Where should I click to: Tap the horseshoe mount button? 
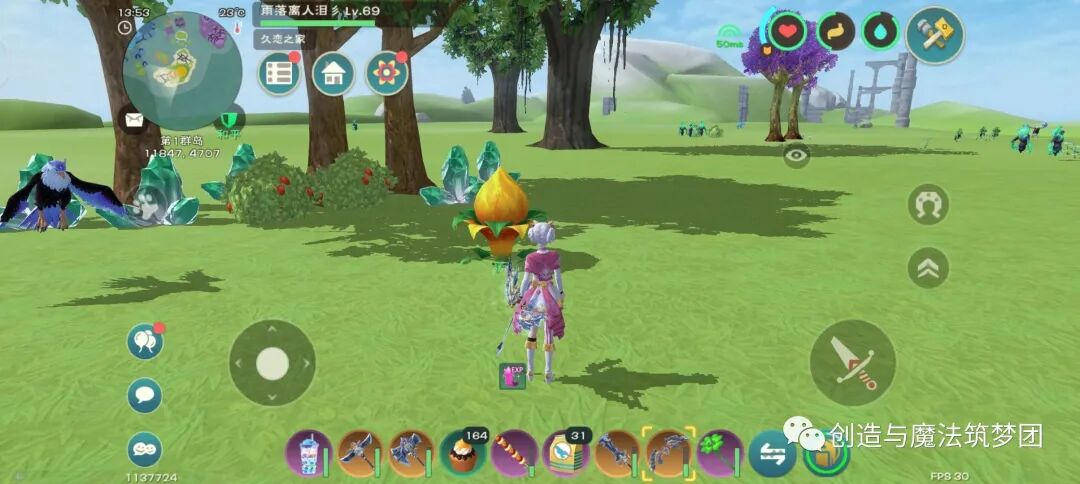pos(928,204)
